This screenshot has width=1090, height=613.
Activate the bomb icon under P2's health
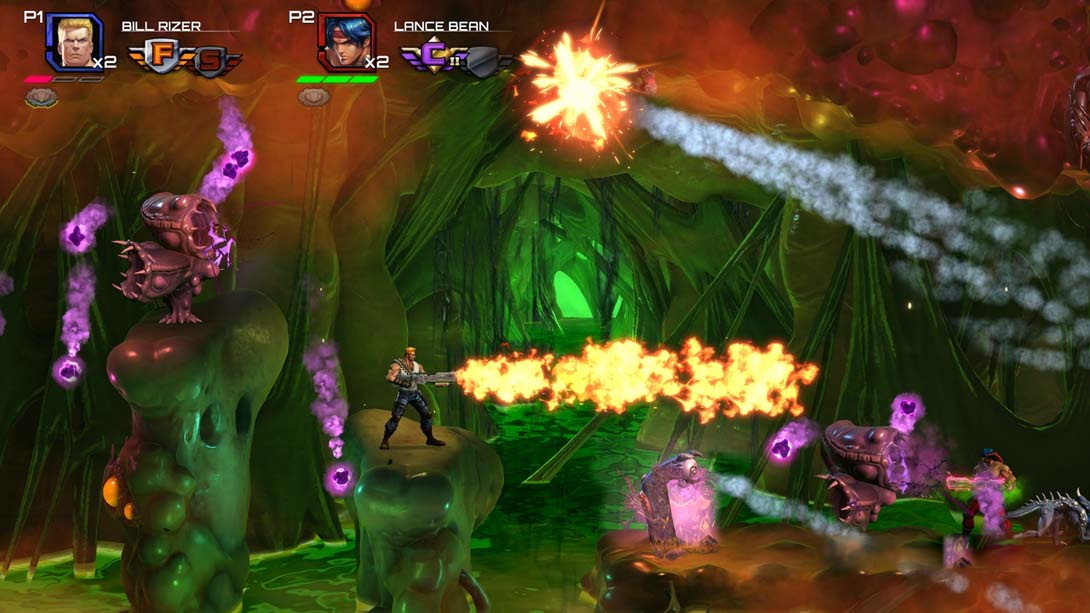(314, 97)
